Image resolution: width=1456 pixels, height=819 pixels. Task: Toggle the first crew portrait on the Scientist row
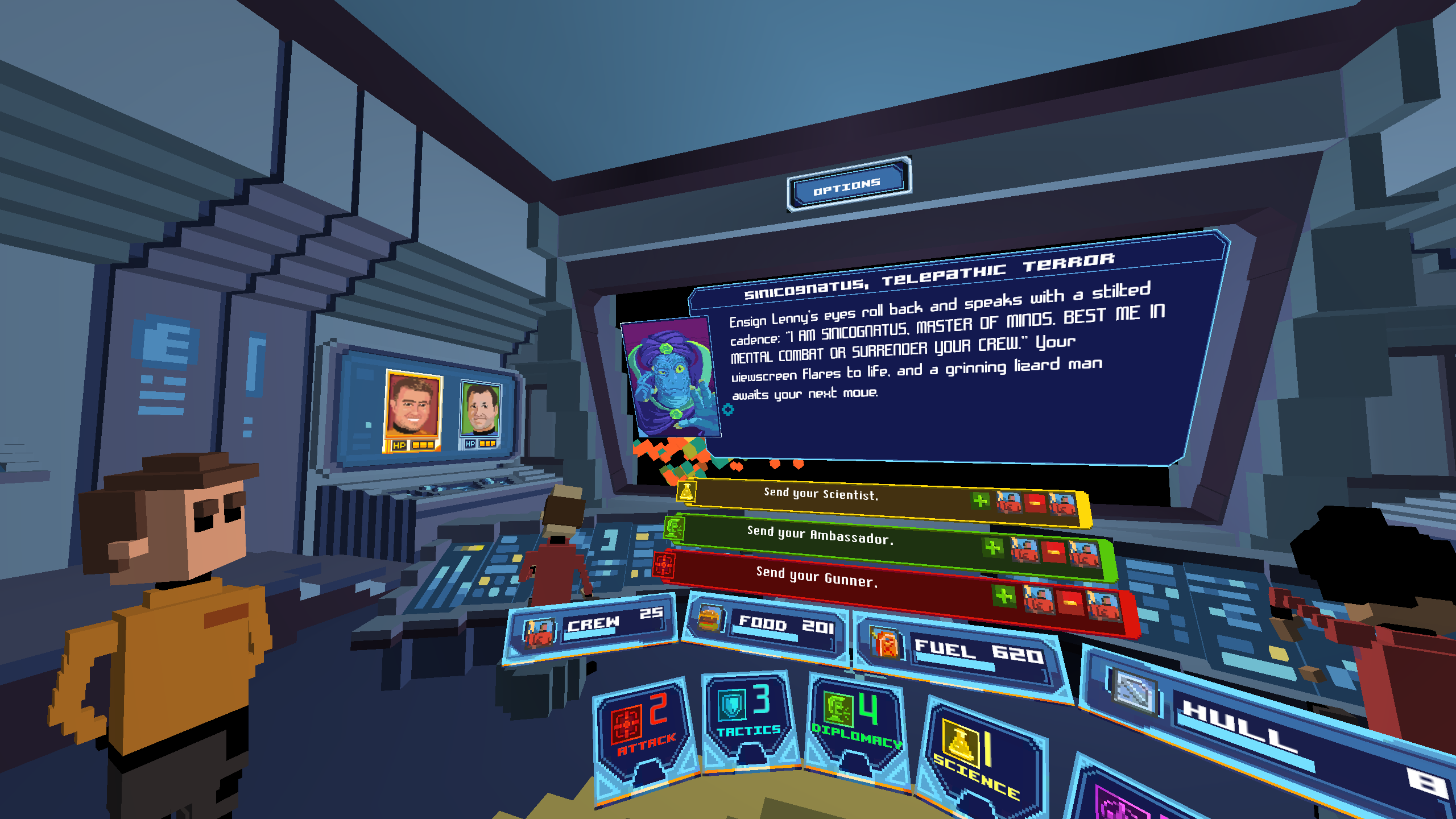(1010, 502)
